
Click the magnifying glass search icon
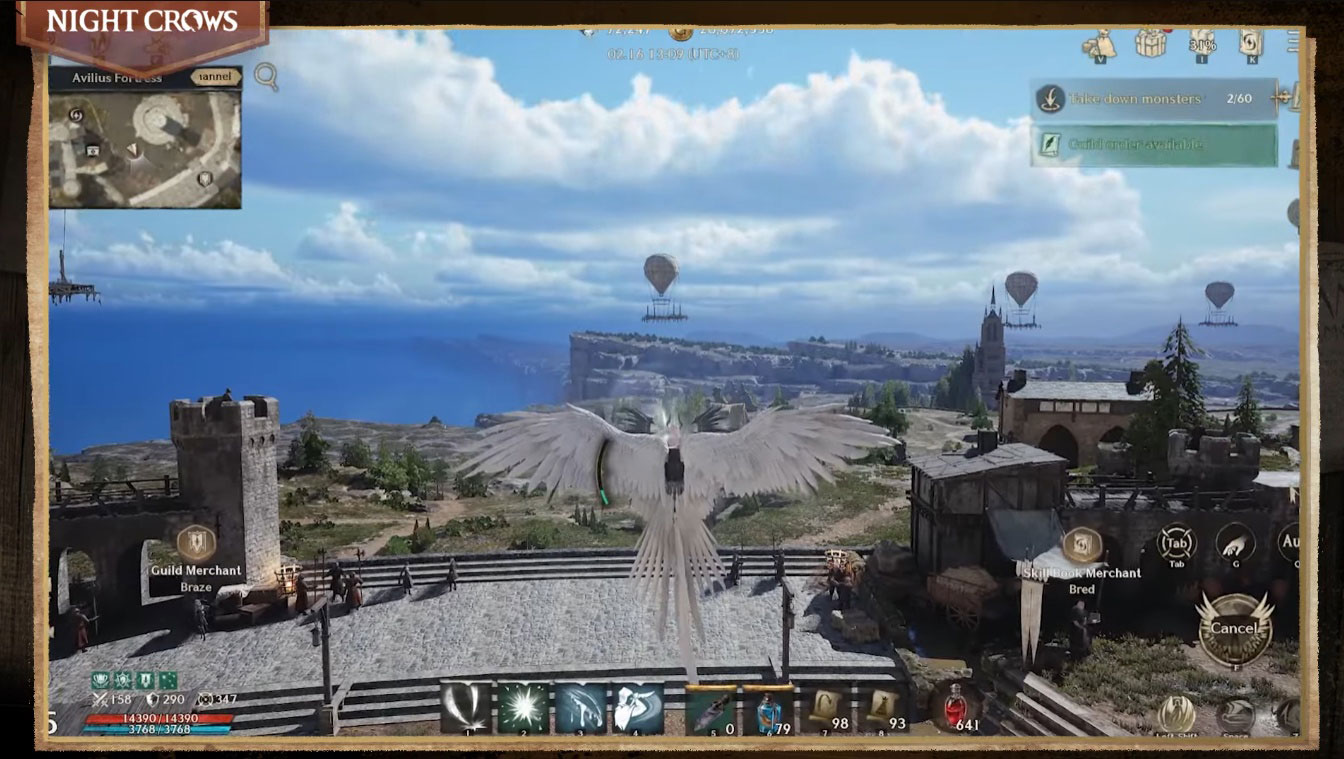pyautogui.click(x=266, y=76)
